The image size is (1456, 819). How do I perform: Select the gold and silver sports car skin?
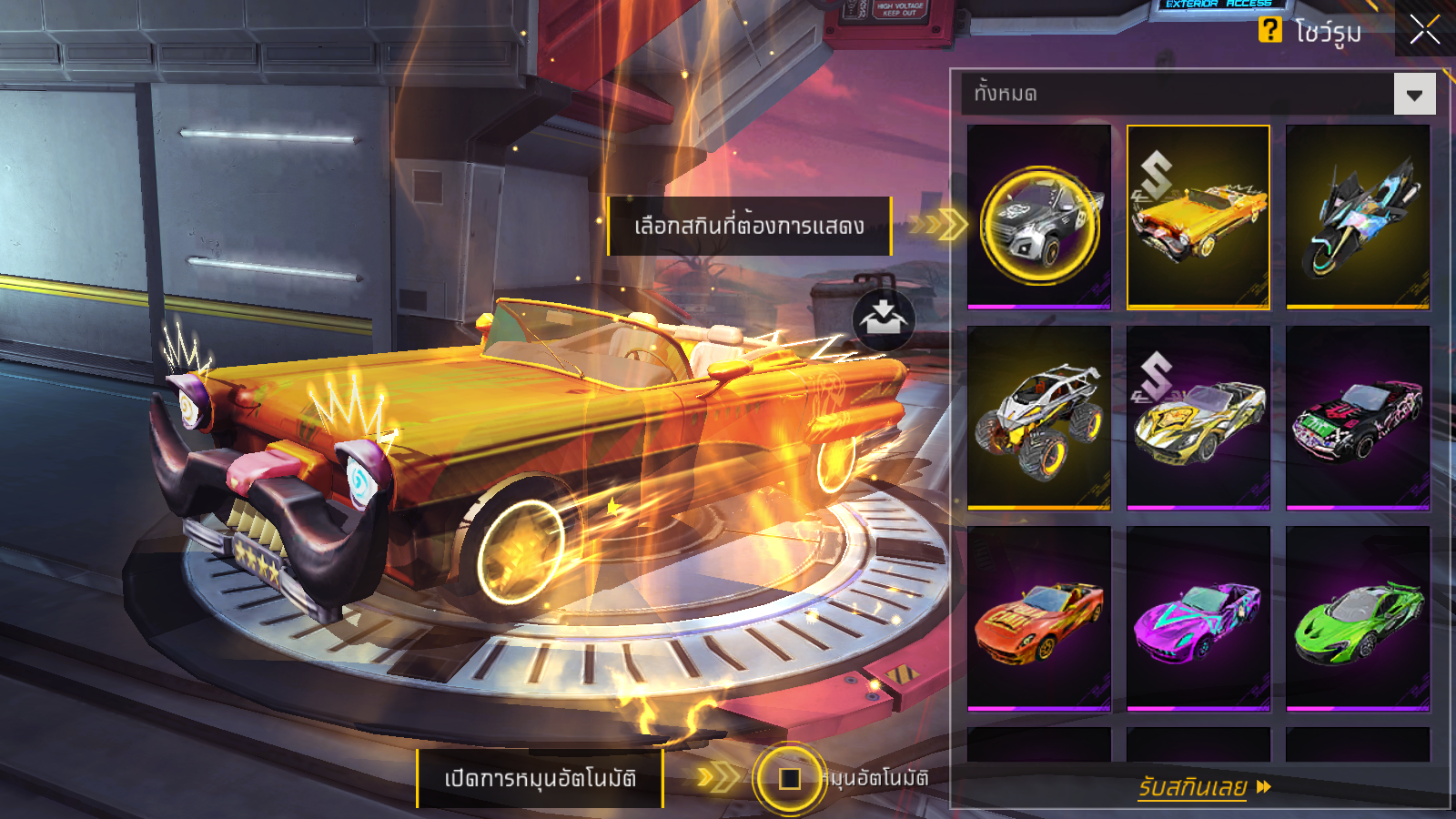coord(1198,418)
